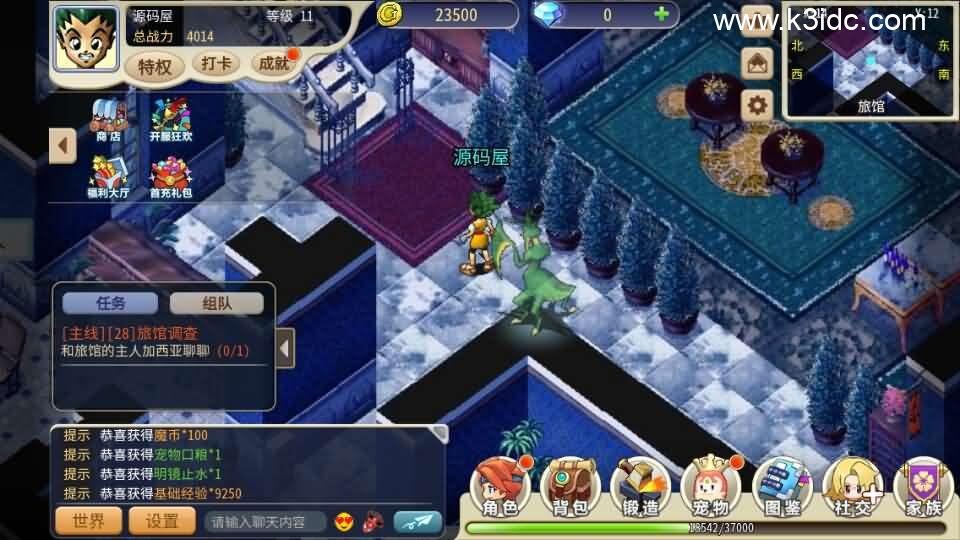
Task: Click the 旅馆 minimap
Action: [870, 62]
